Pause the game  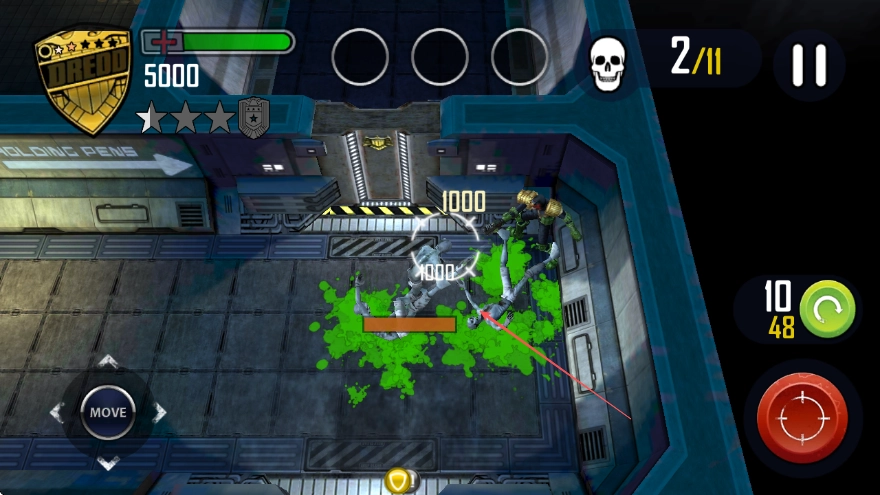point(809,65)
